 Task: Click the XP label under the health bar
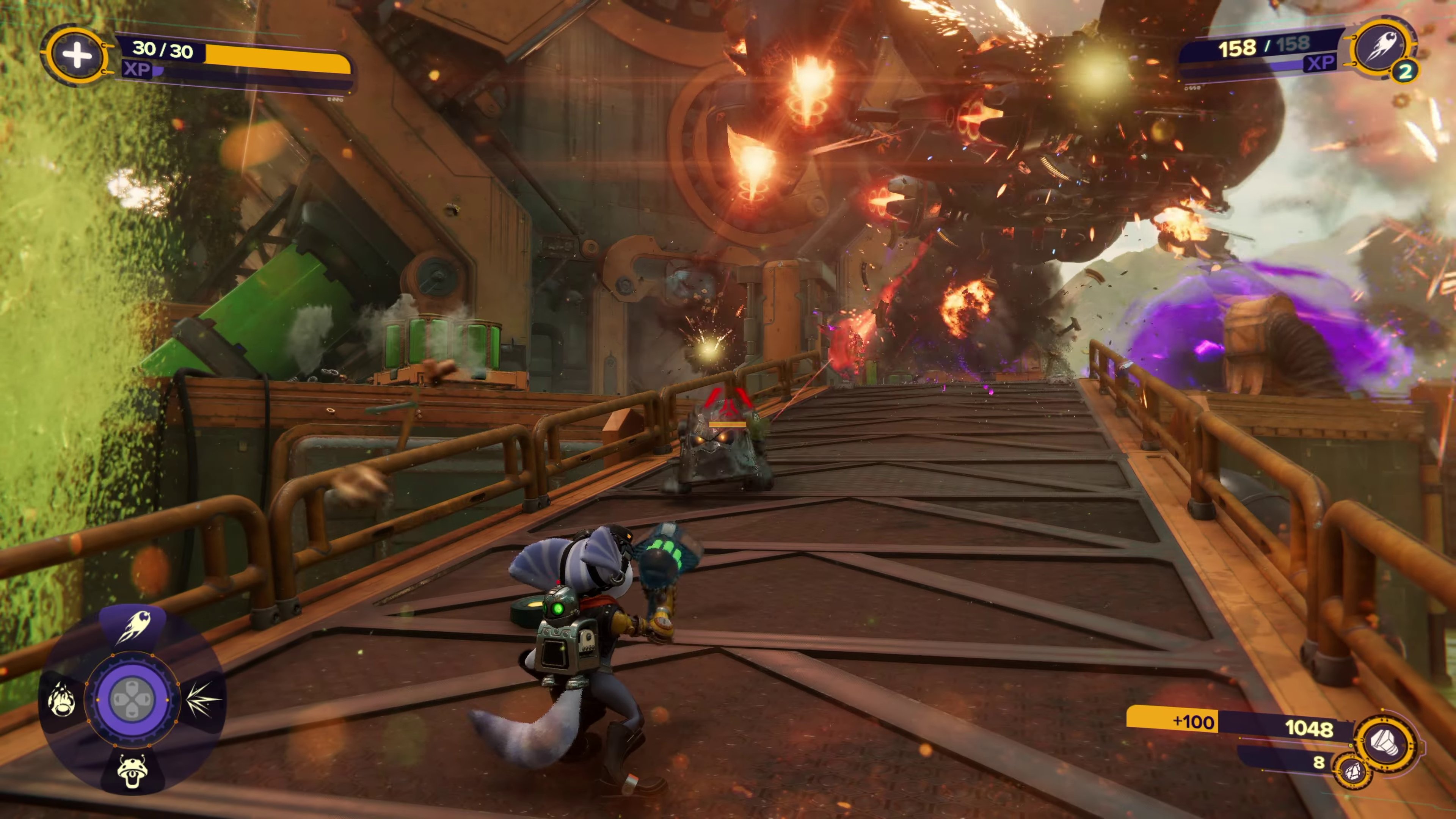pos(137,72)
